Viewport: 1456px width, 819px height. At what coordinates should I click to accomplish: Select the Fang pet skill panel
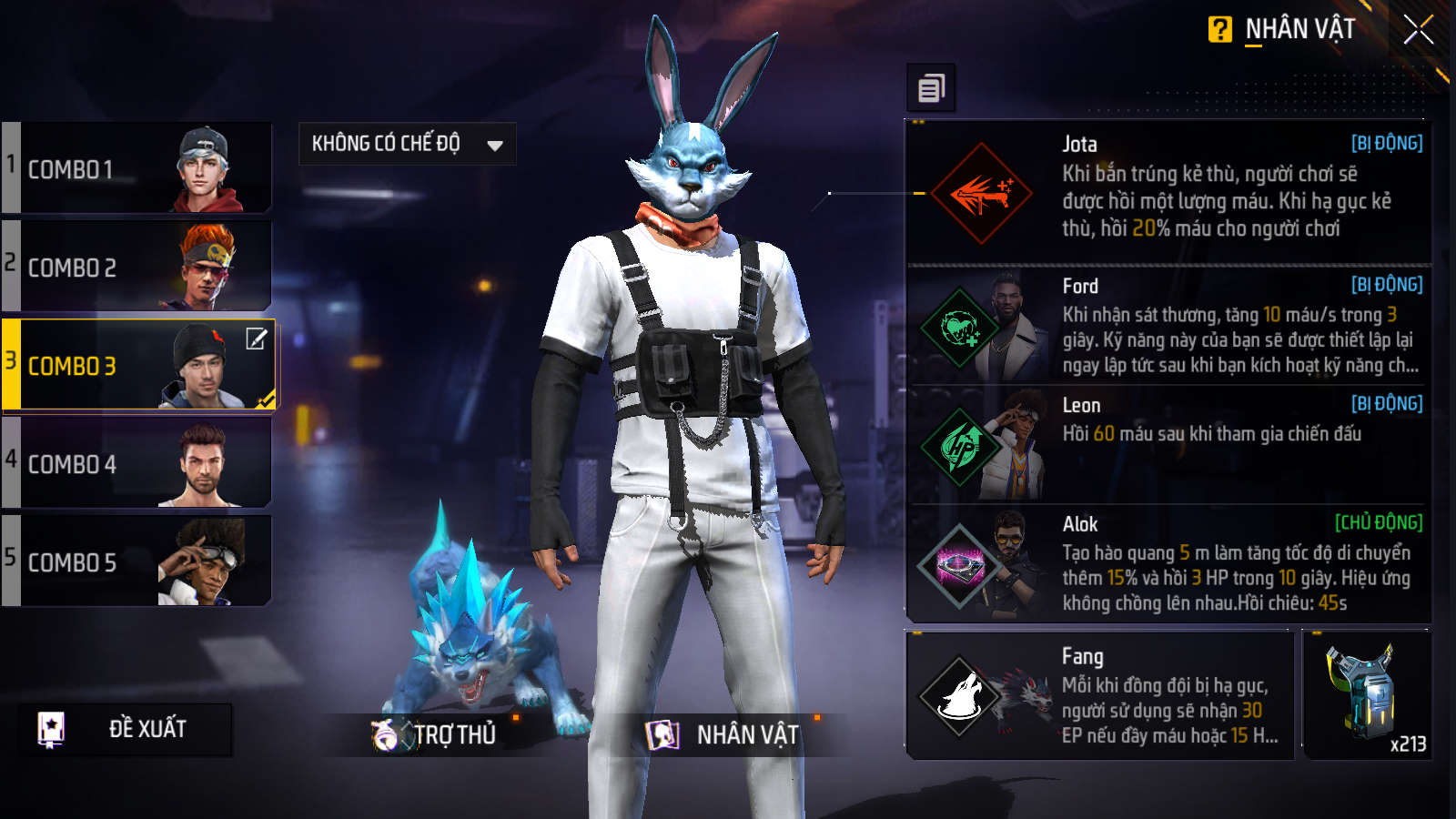pyautogui.click(x=1099, y=695)
